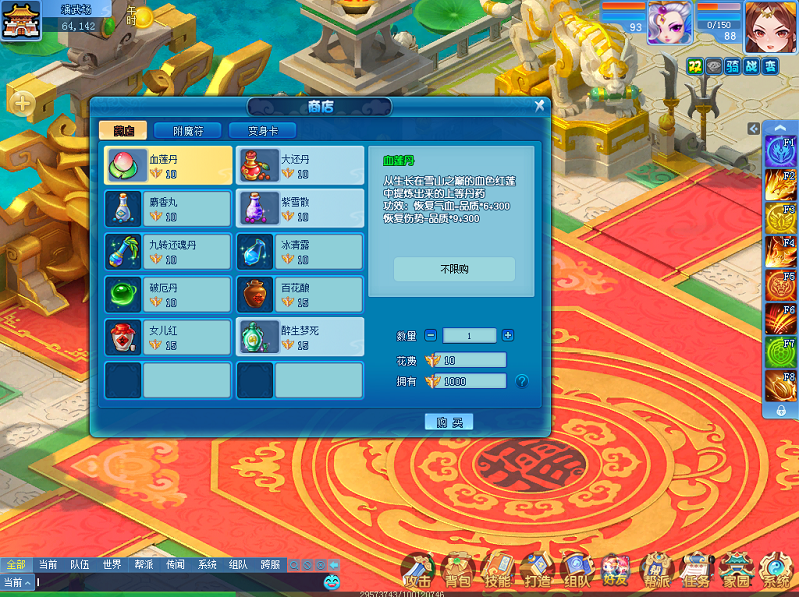The width and height of the screenshot is (799, 597).
Task: Choose the 麝香丸 potion
Action: [x=168, y=208]
